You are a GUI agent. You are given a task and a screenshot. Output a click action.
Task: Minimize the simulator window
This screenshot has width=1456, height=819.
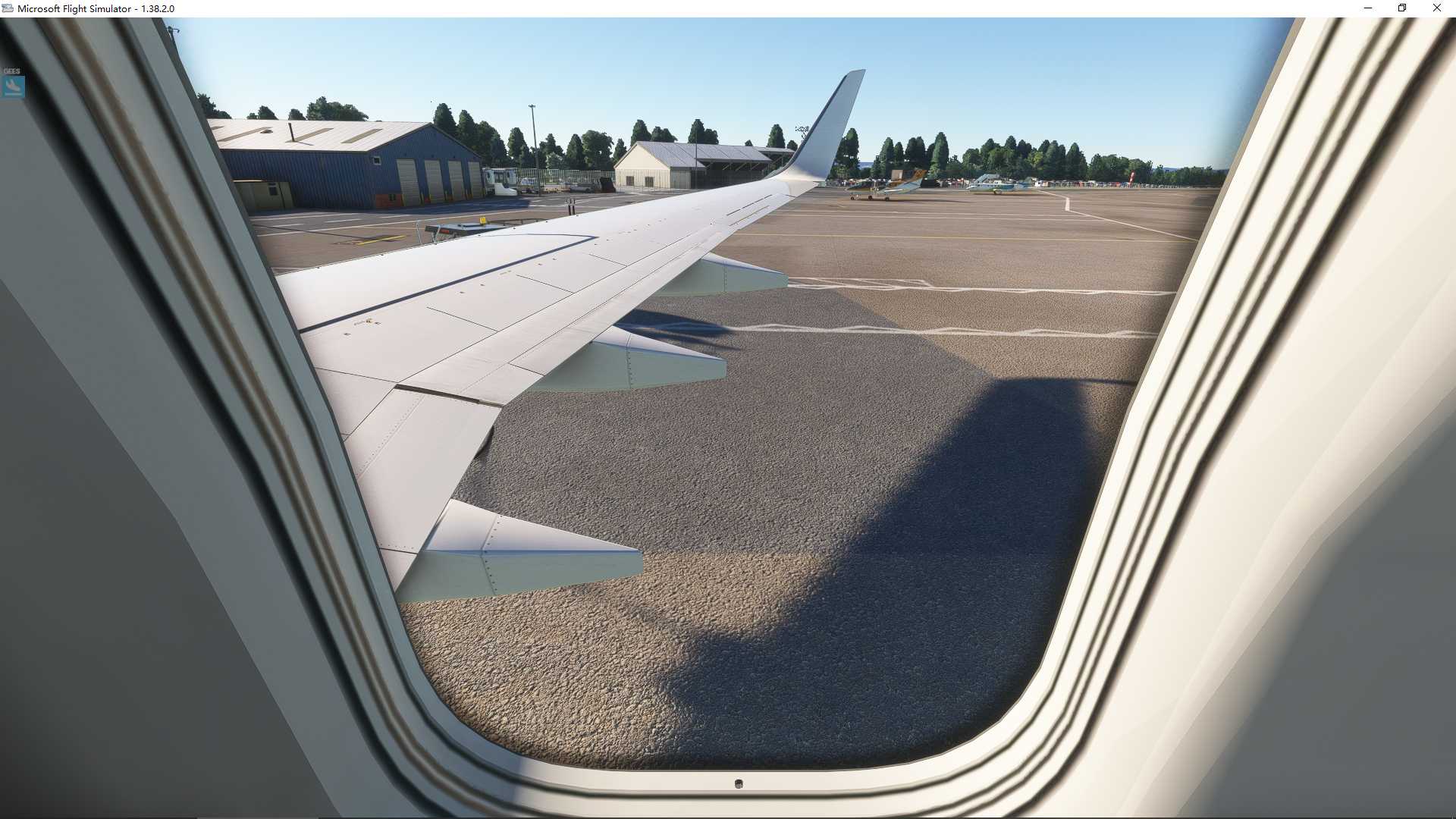point(1368,8)
